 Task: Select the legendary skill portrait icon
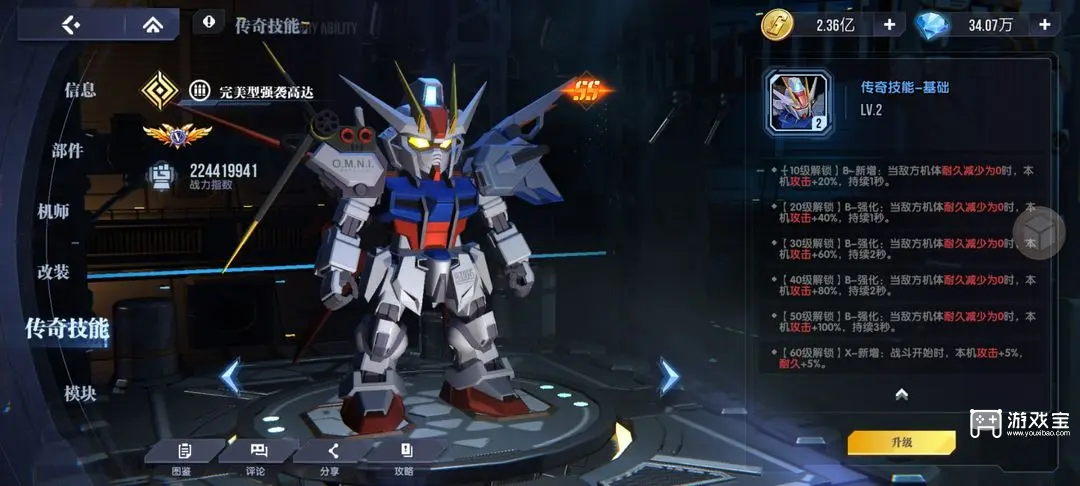799,102
